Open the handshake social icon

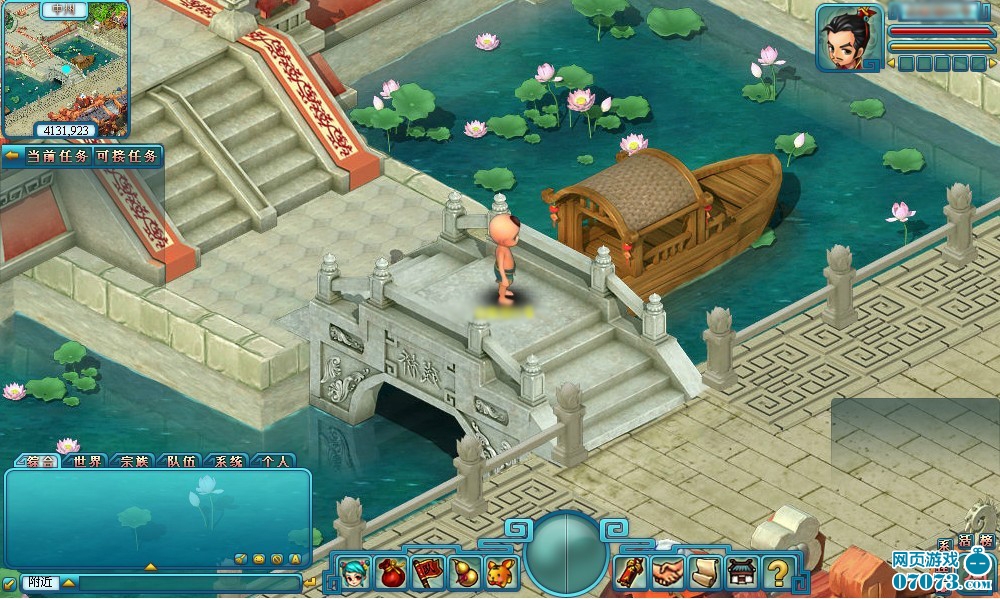668,573
